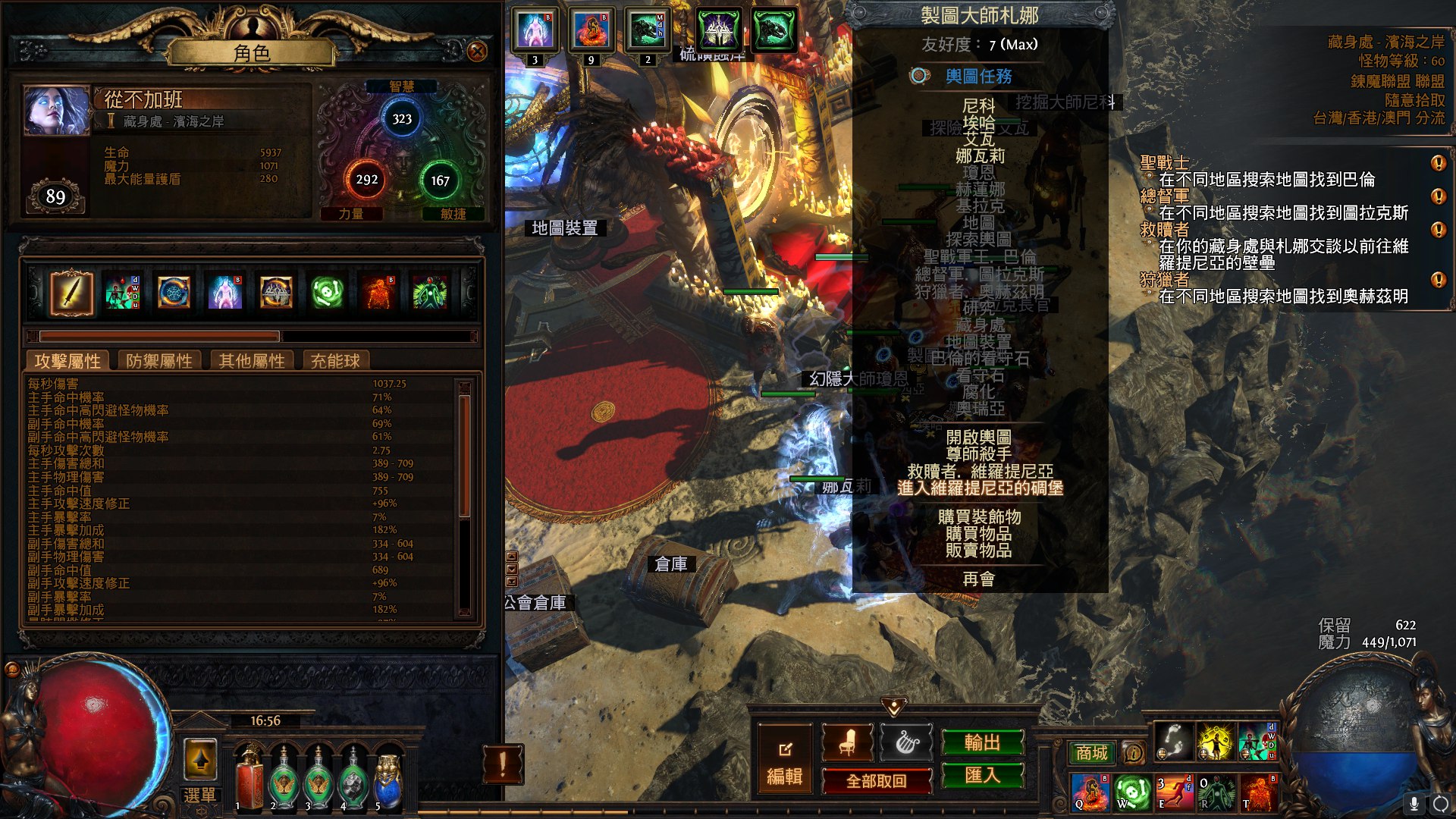Click the red exclamation alert icon

(502, 764)
